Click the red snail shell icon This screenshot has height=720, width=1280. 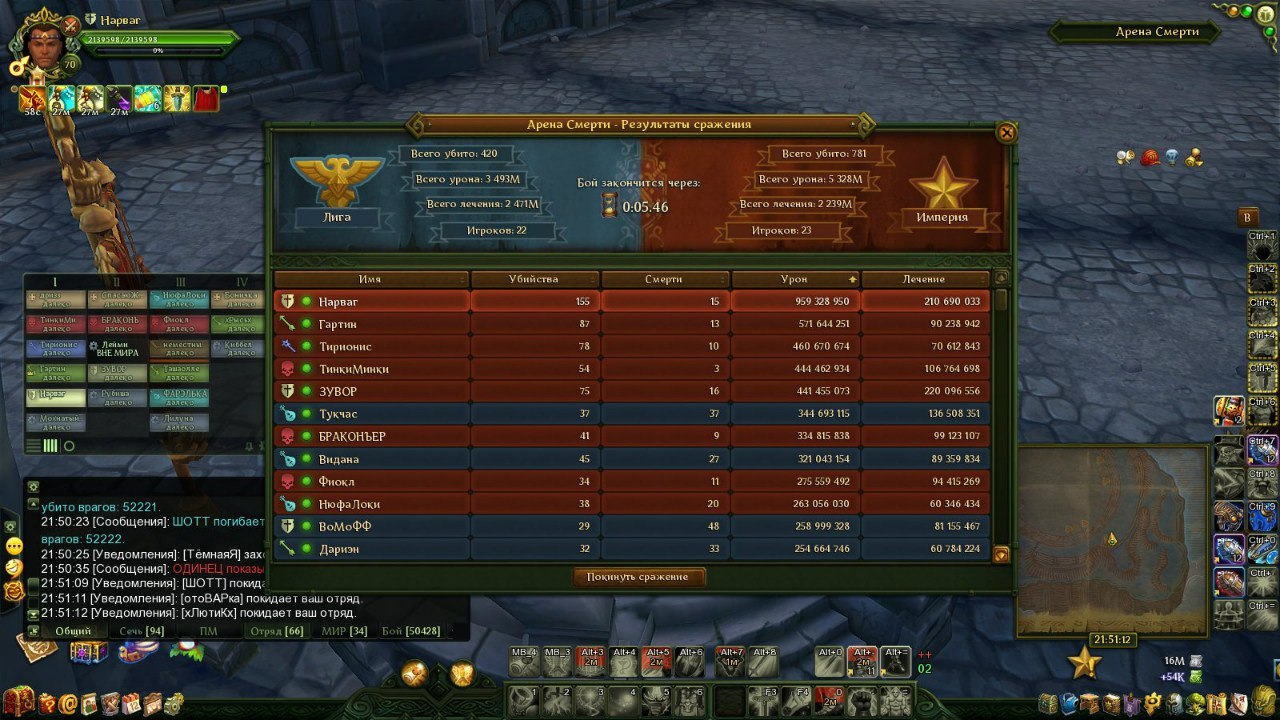coord(1150,158)
